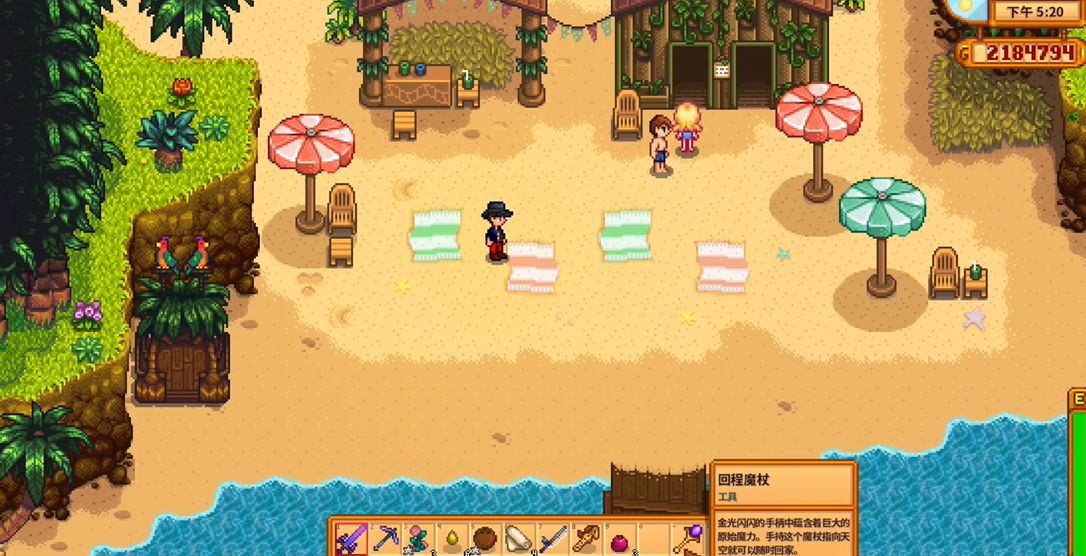Choose the red round fruit slot

point(620,541)
